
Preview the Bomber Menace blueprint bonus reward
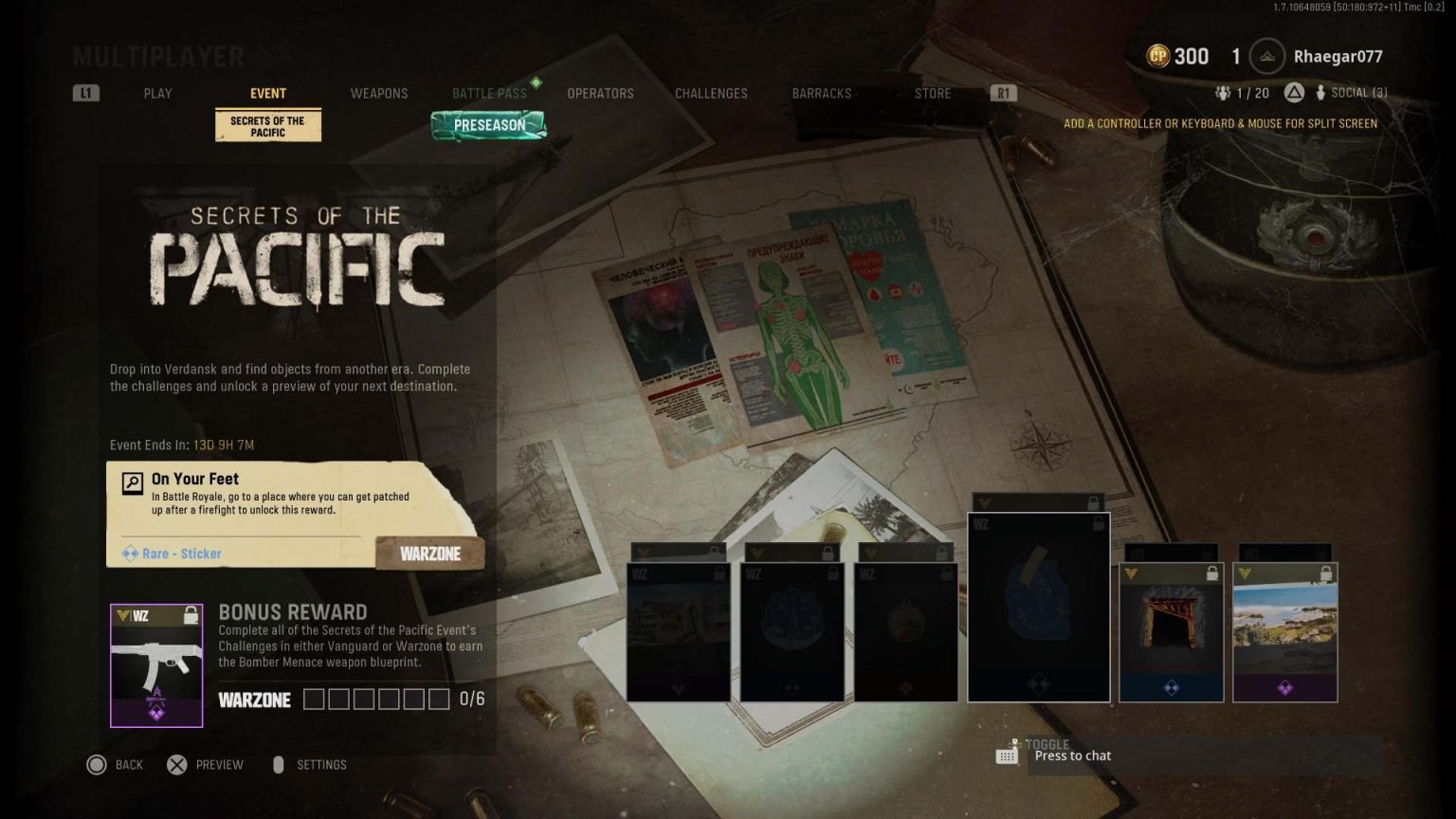pyautogui.click(x=156, y=665)
